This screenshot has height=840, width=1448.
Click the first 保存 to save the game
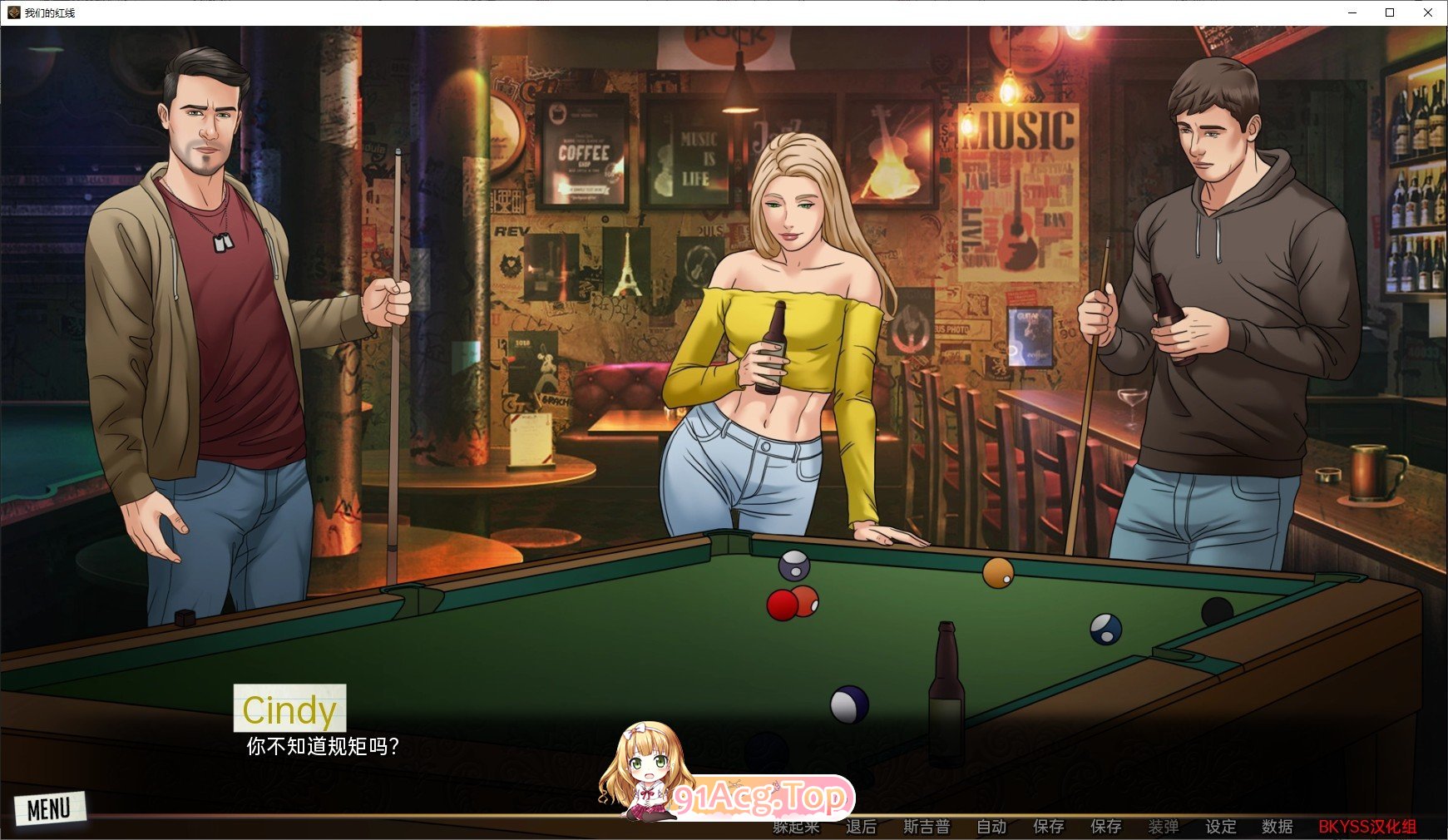1047,826
